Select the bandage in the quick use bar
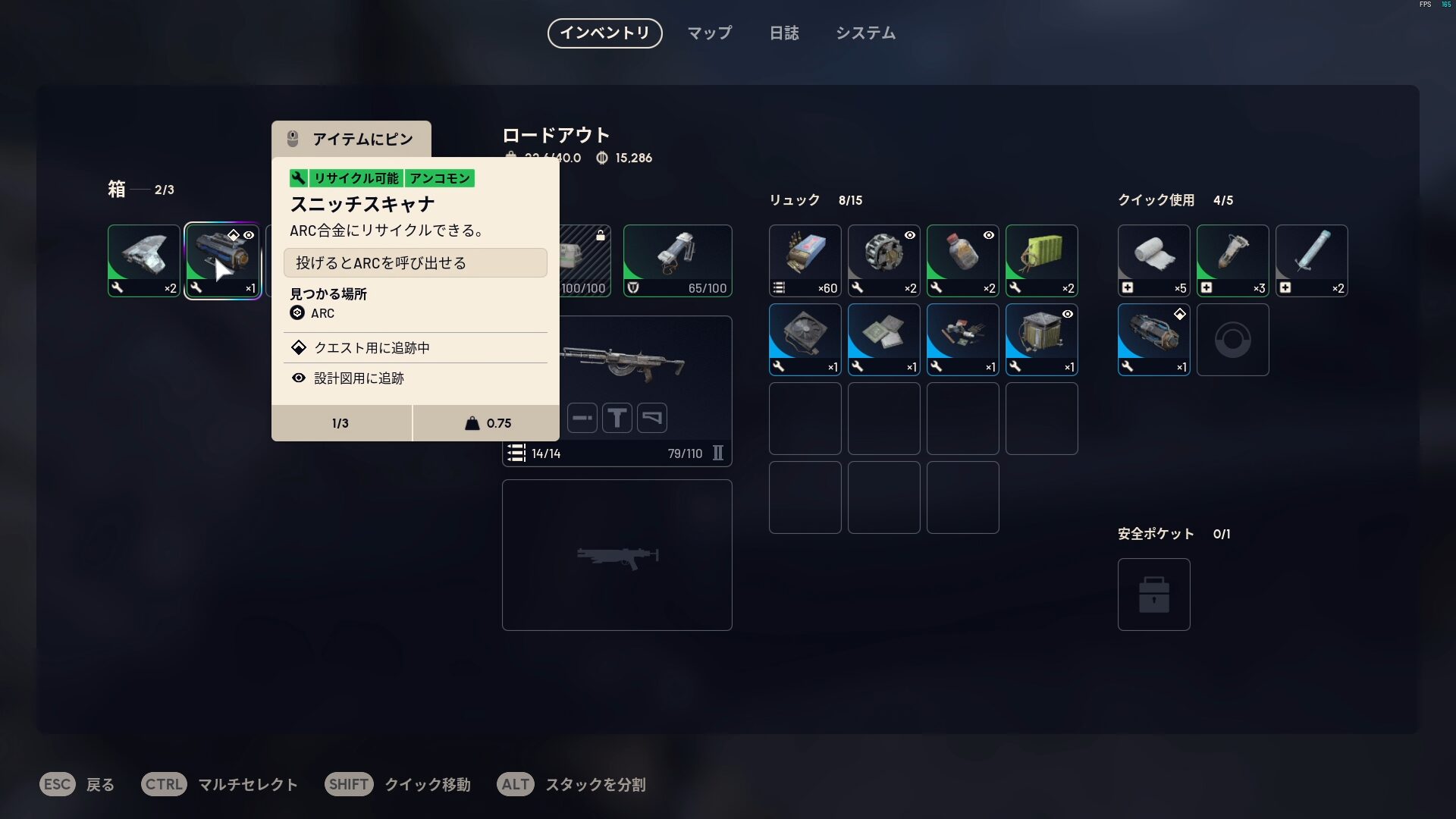 click(x=1153, y=260)
